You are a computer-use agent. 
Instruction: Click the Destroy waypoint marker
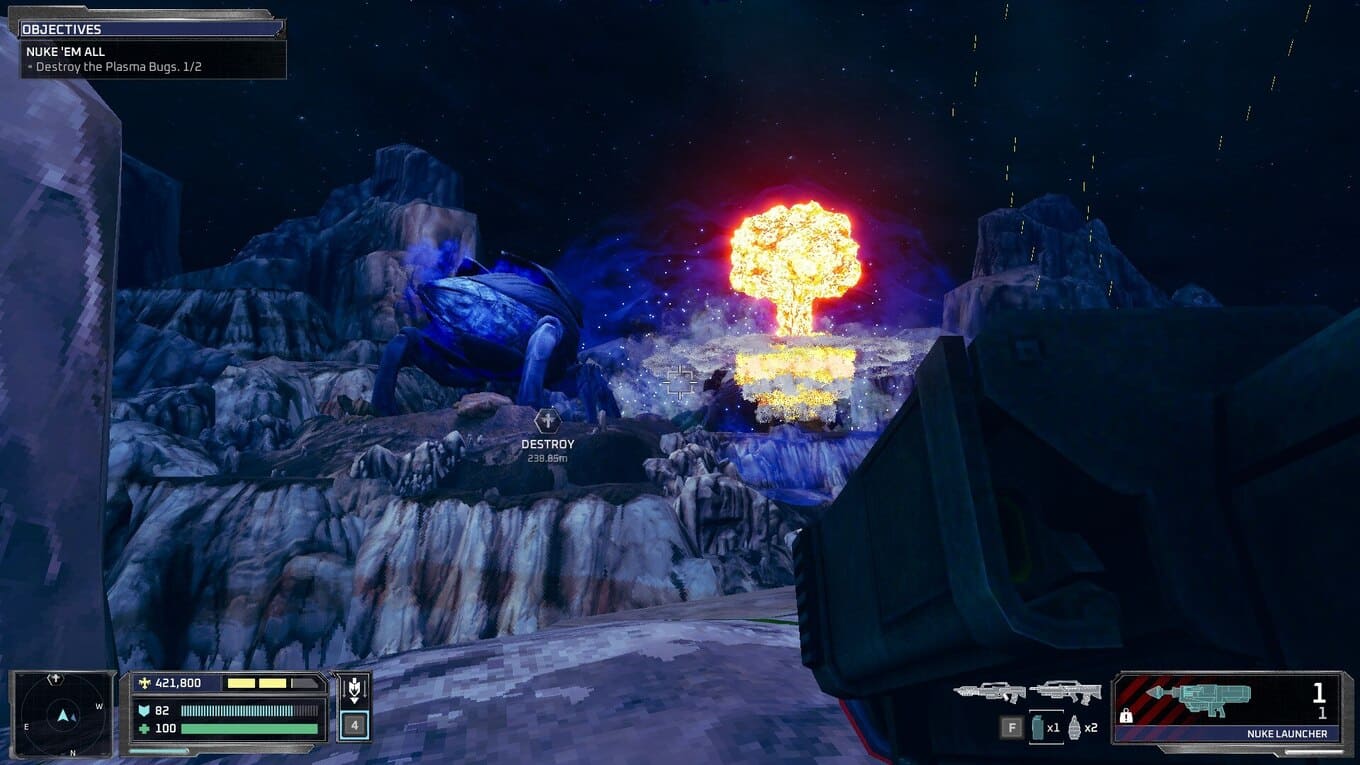coord(547,421)
